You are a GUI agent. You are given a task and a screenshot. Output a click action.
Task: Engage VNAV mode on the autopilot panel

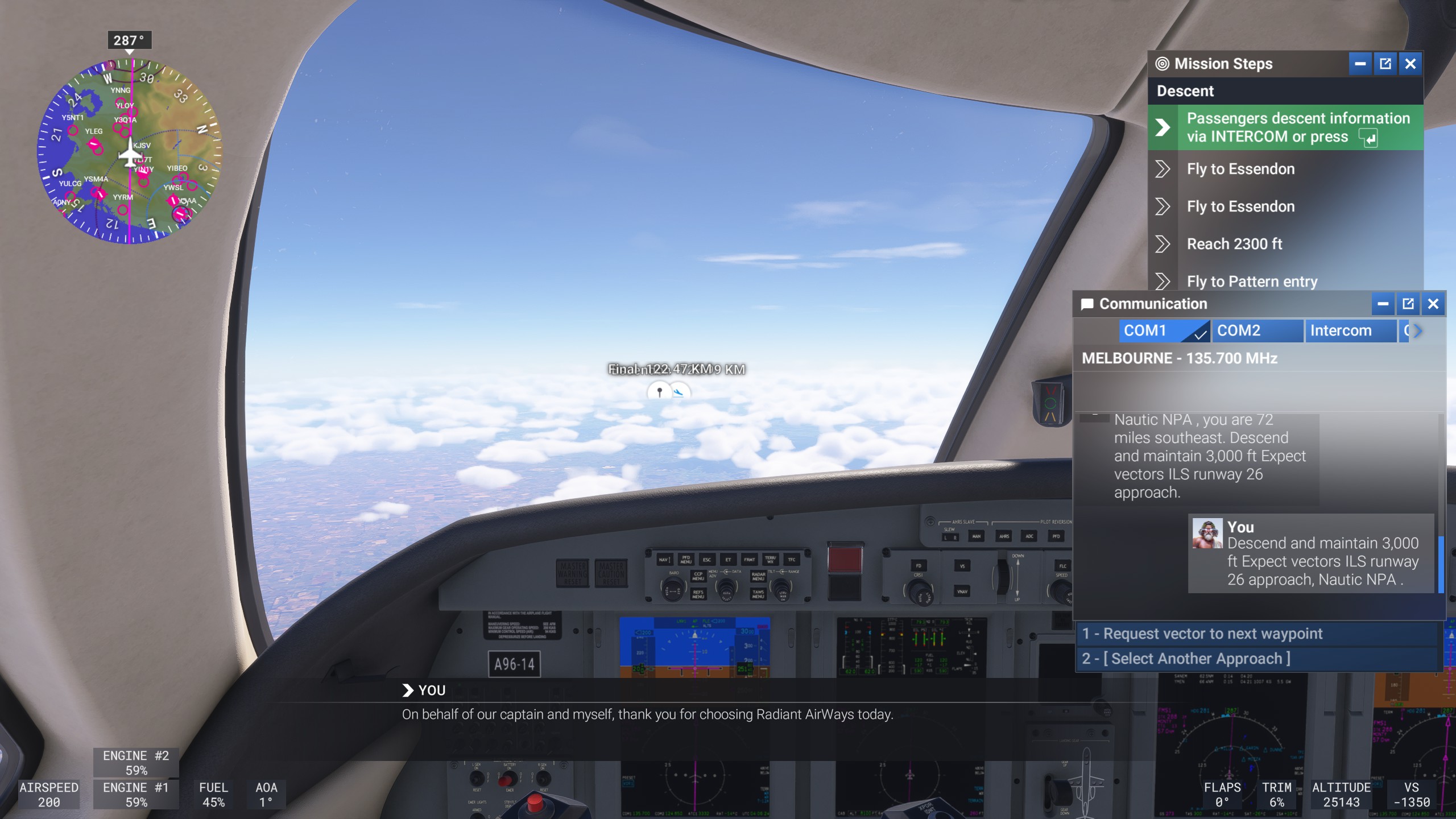pyautogui.click(x=962, y=592)
